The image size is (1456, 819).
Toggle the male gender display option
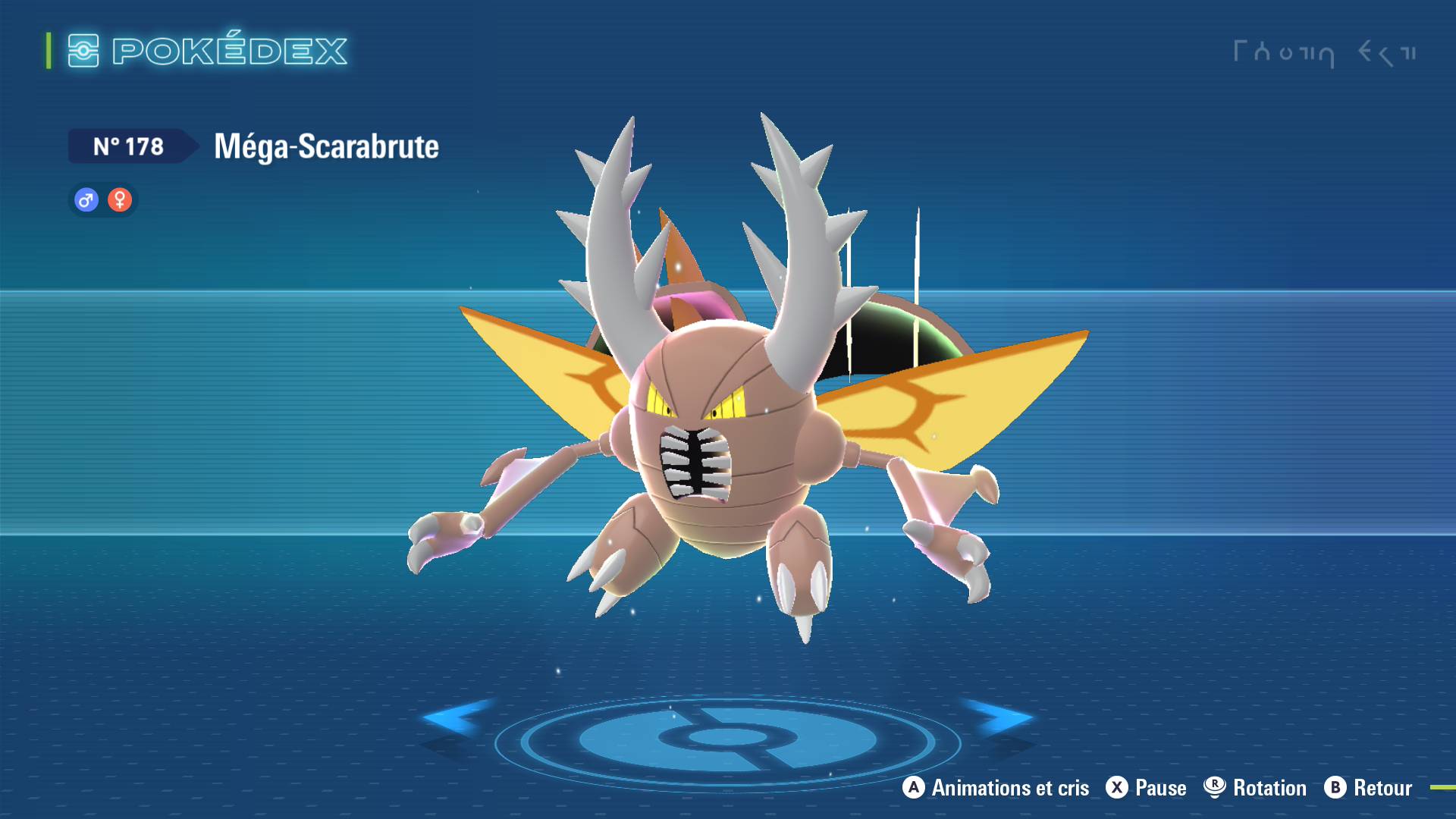(86, 200)
